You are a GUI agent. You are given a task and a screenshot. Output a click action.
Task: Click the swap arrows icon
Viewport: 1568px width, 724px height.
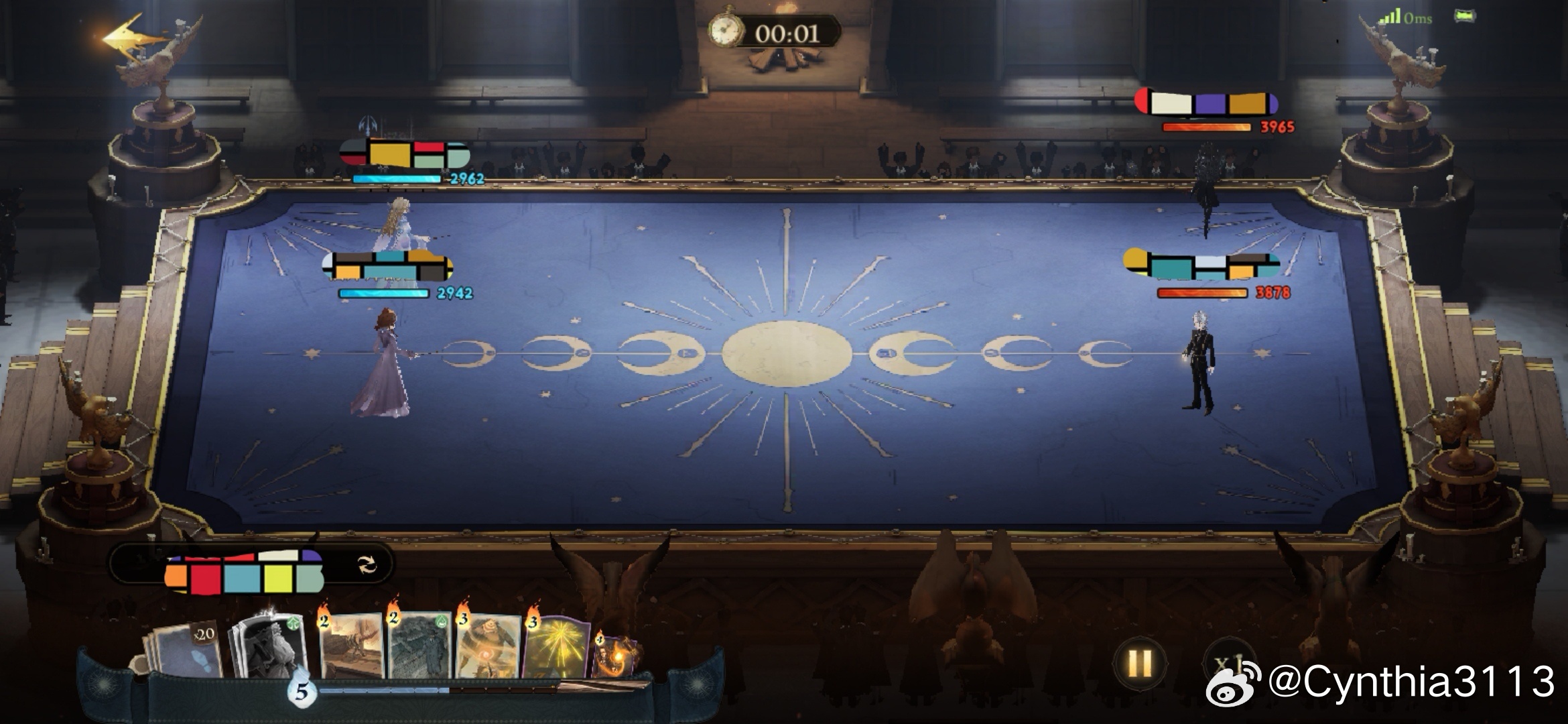[367, 564]
